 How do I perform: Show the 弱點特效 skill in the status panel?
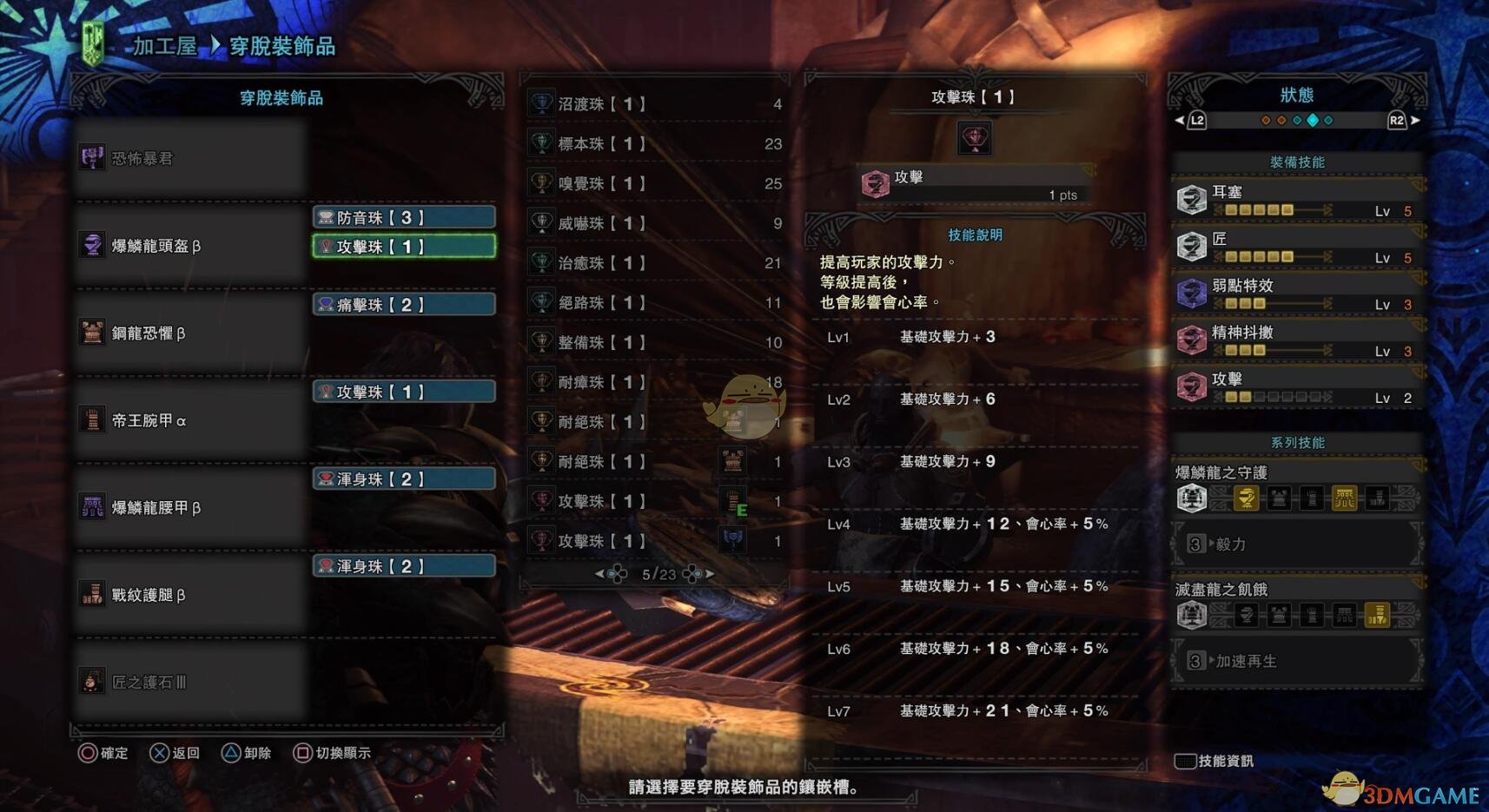[x=1297, y=294]
